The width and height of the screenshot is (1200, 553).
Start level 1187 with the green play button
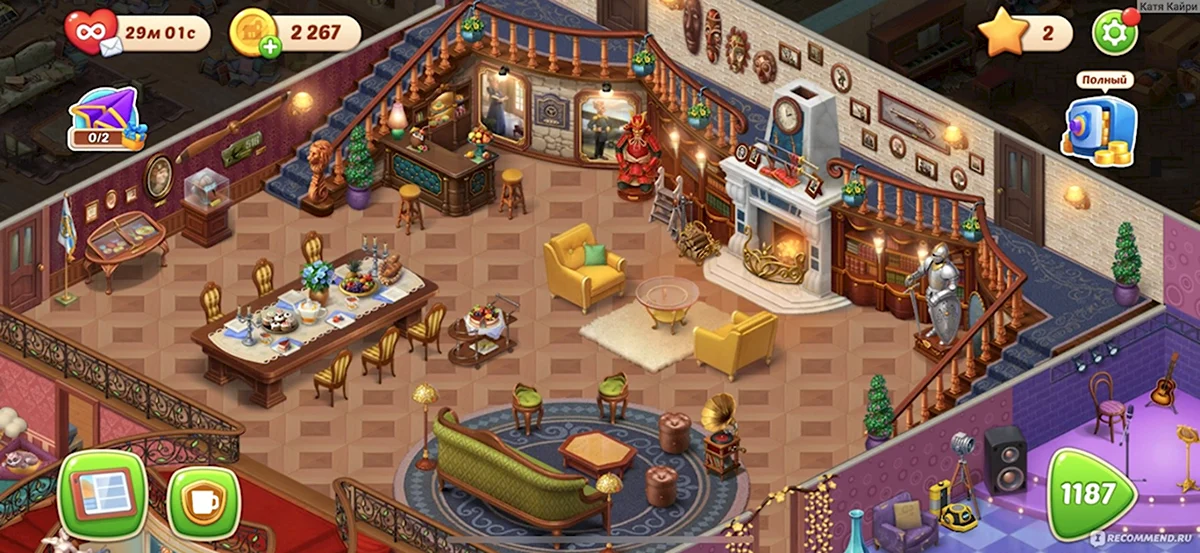pos(1093,494)
